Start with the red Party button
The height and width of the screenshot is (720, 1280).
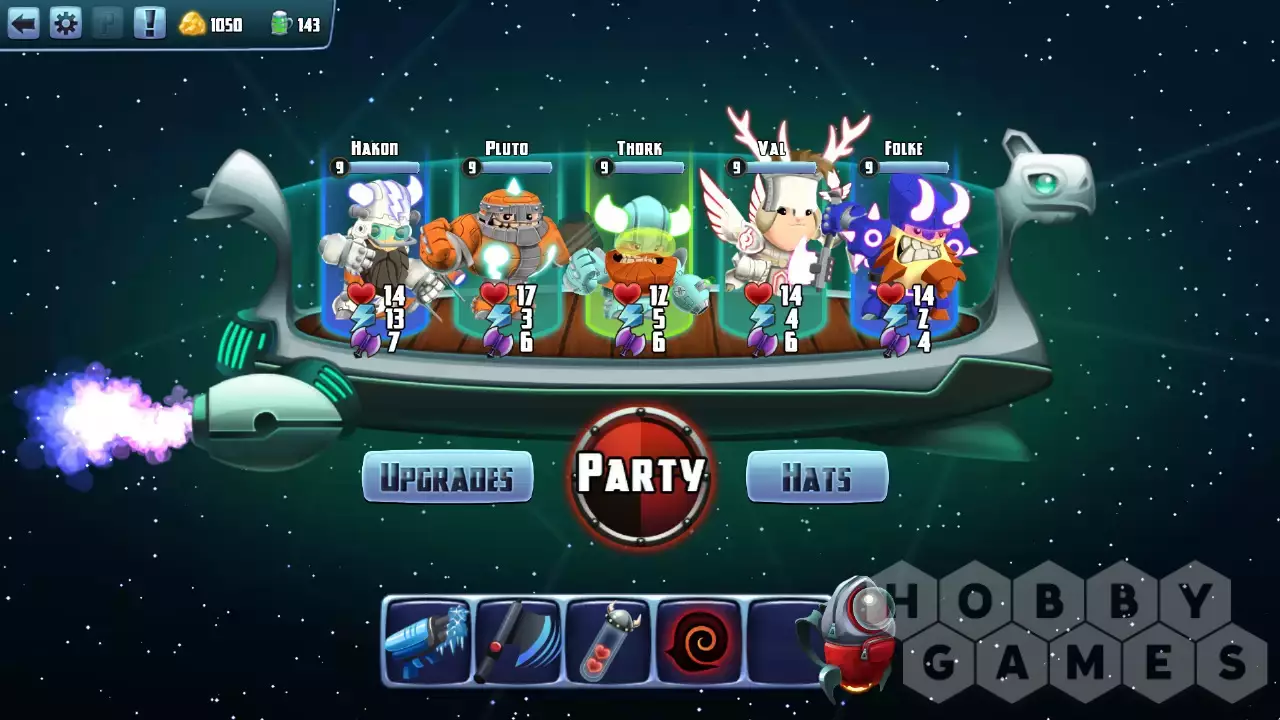[x=641, y=475]
